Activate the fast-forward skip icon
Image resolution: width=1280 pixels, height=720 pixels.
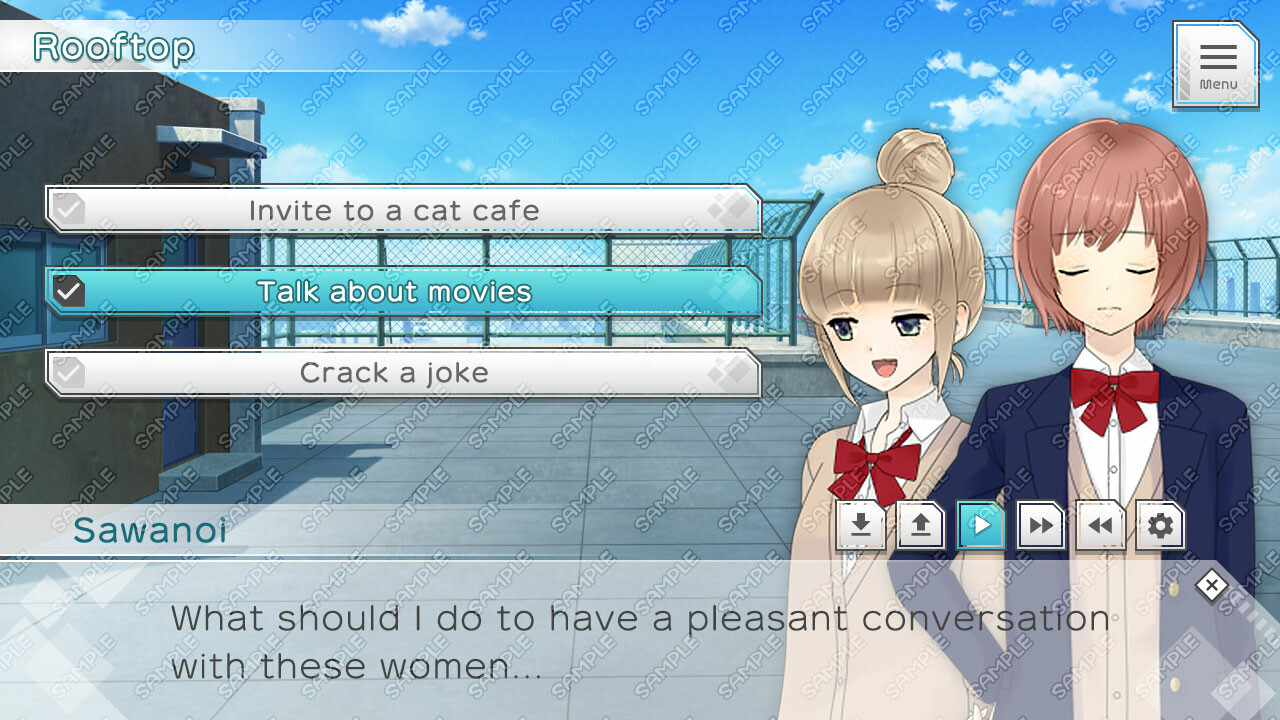[1040, 524]
